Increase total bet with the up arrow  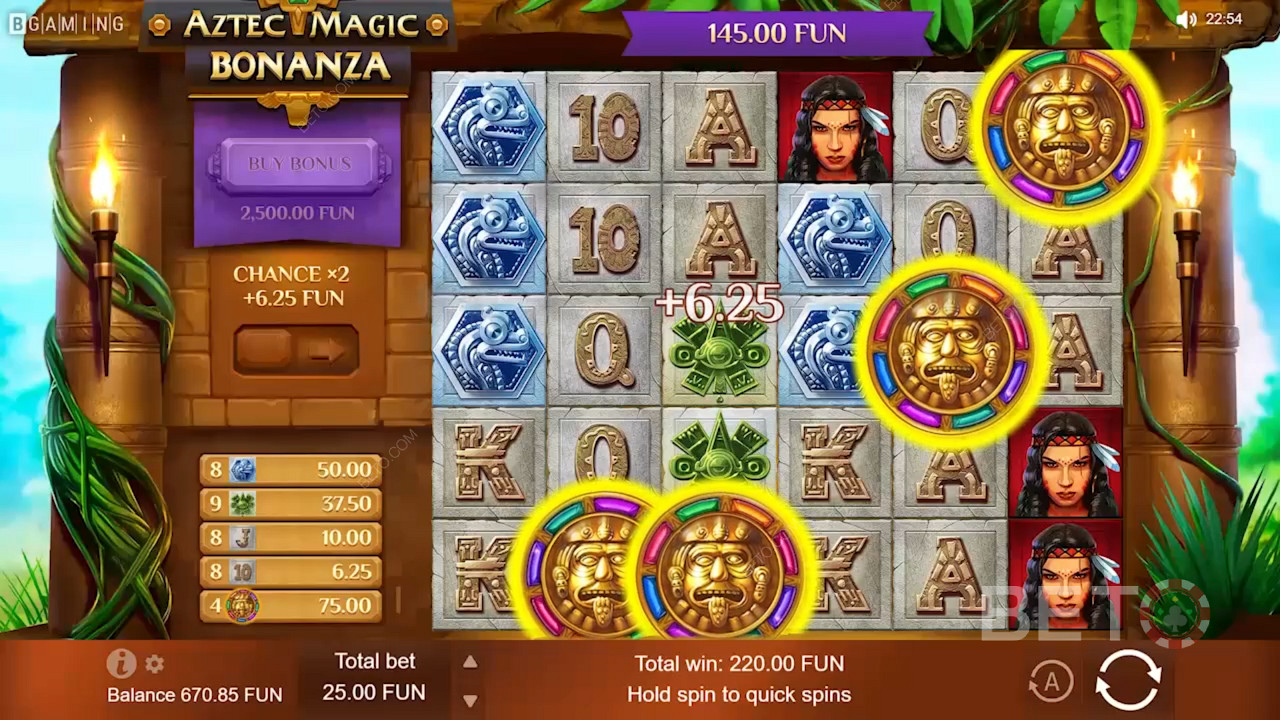point(470,662)
